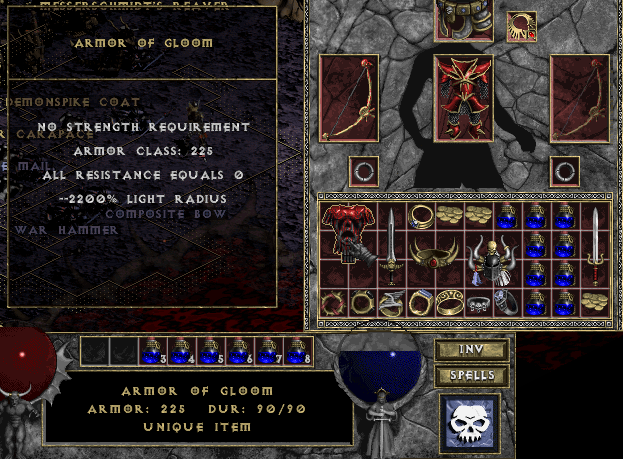Select the ring in the right ring slot
623x459 pixels.
coord(565,171)
